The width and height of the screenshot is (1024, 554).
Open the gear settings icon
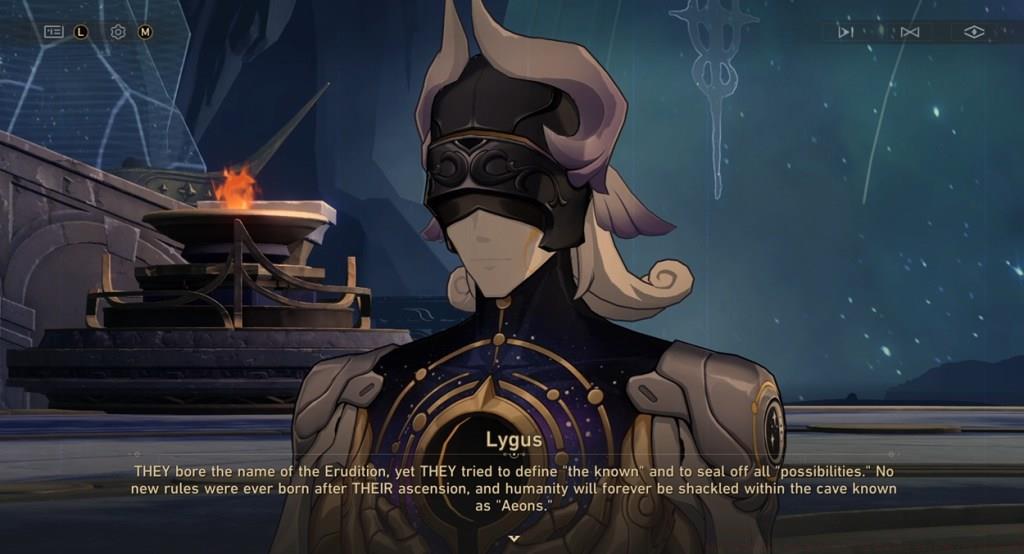click(118, 32)
